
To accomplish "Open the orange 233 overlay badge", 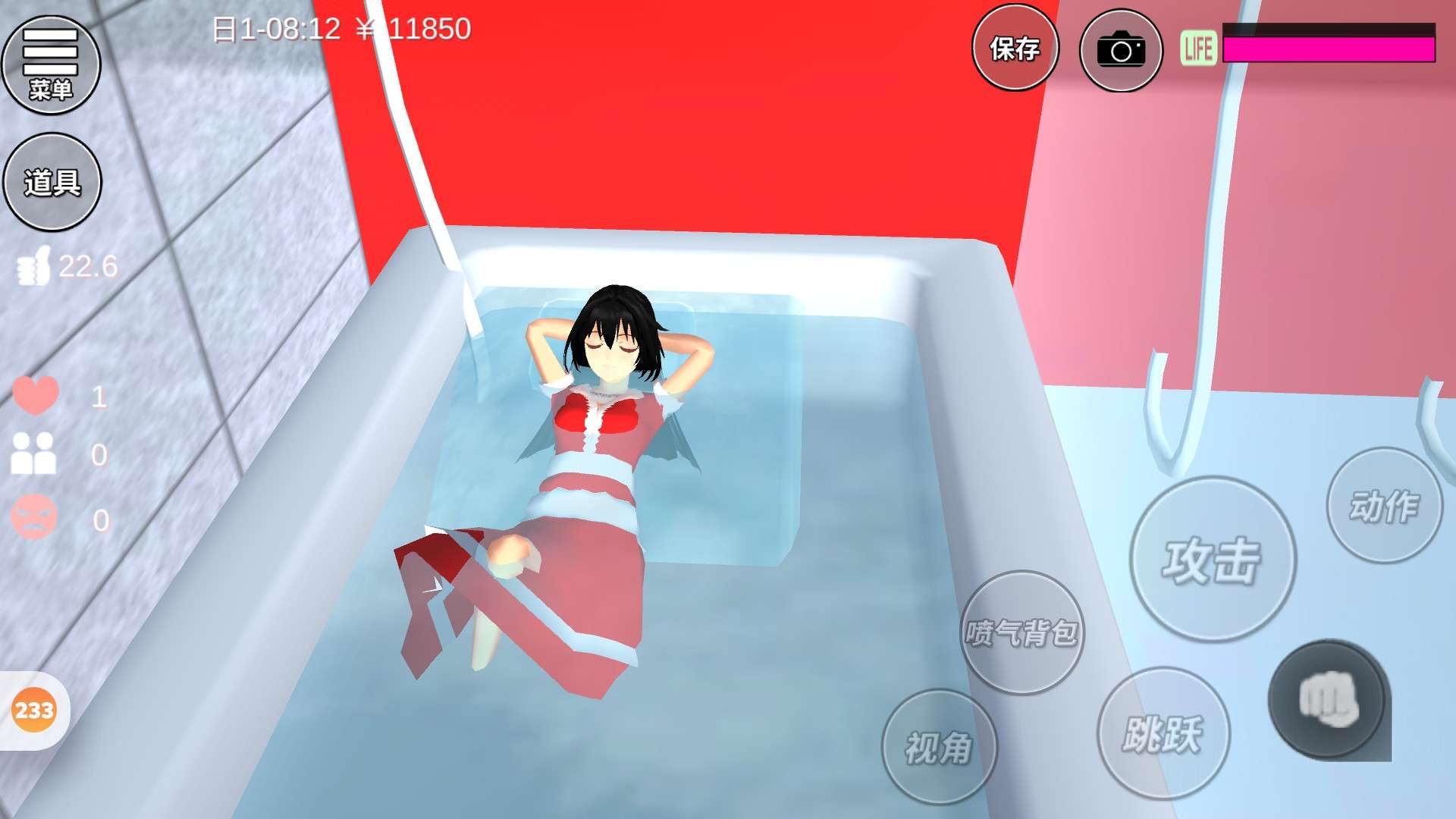I will coord(34,711).
